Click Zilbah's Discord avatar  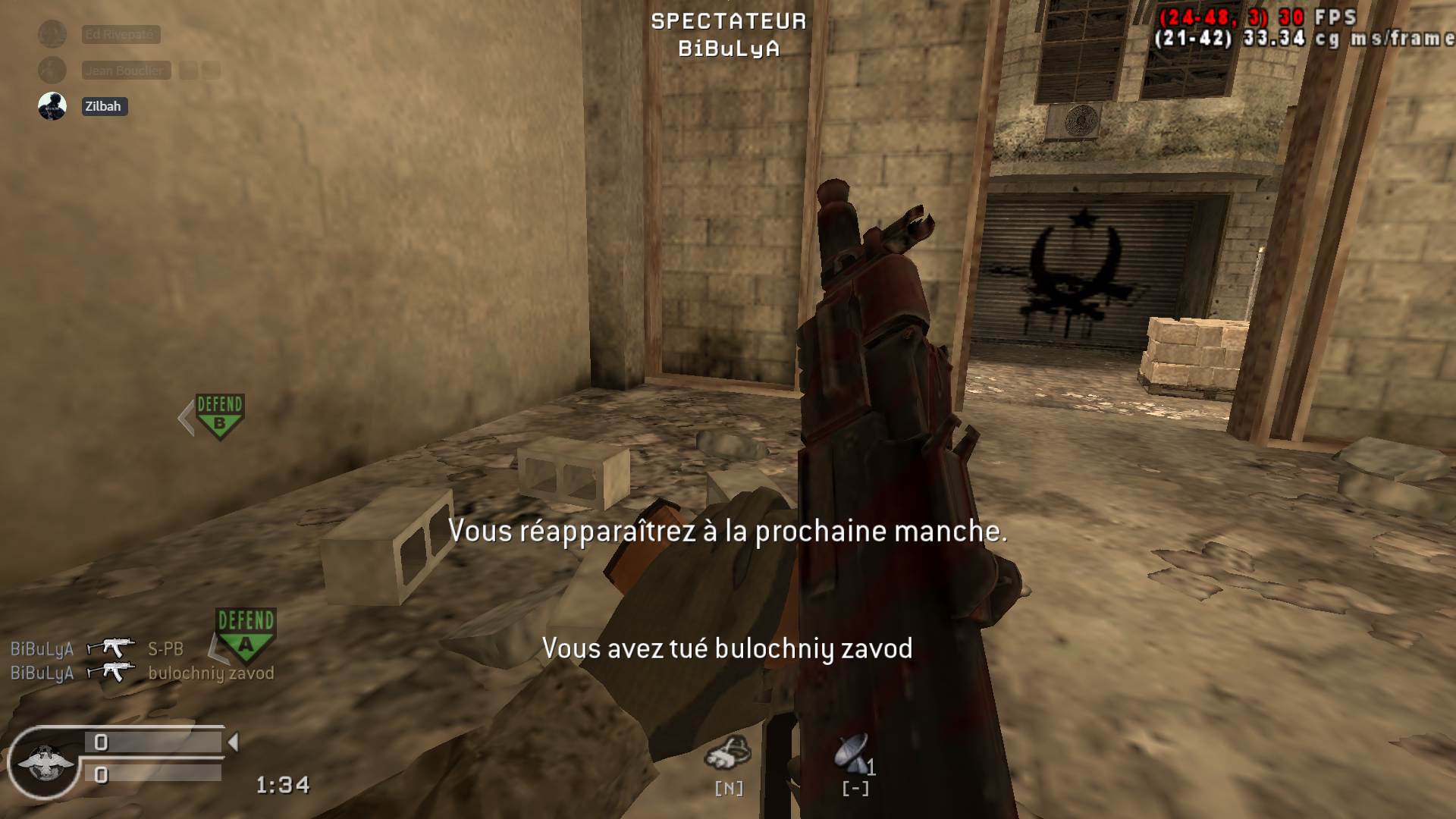(x=51, y=106)
